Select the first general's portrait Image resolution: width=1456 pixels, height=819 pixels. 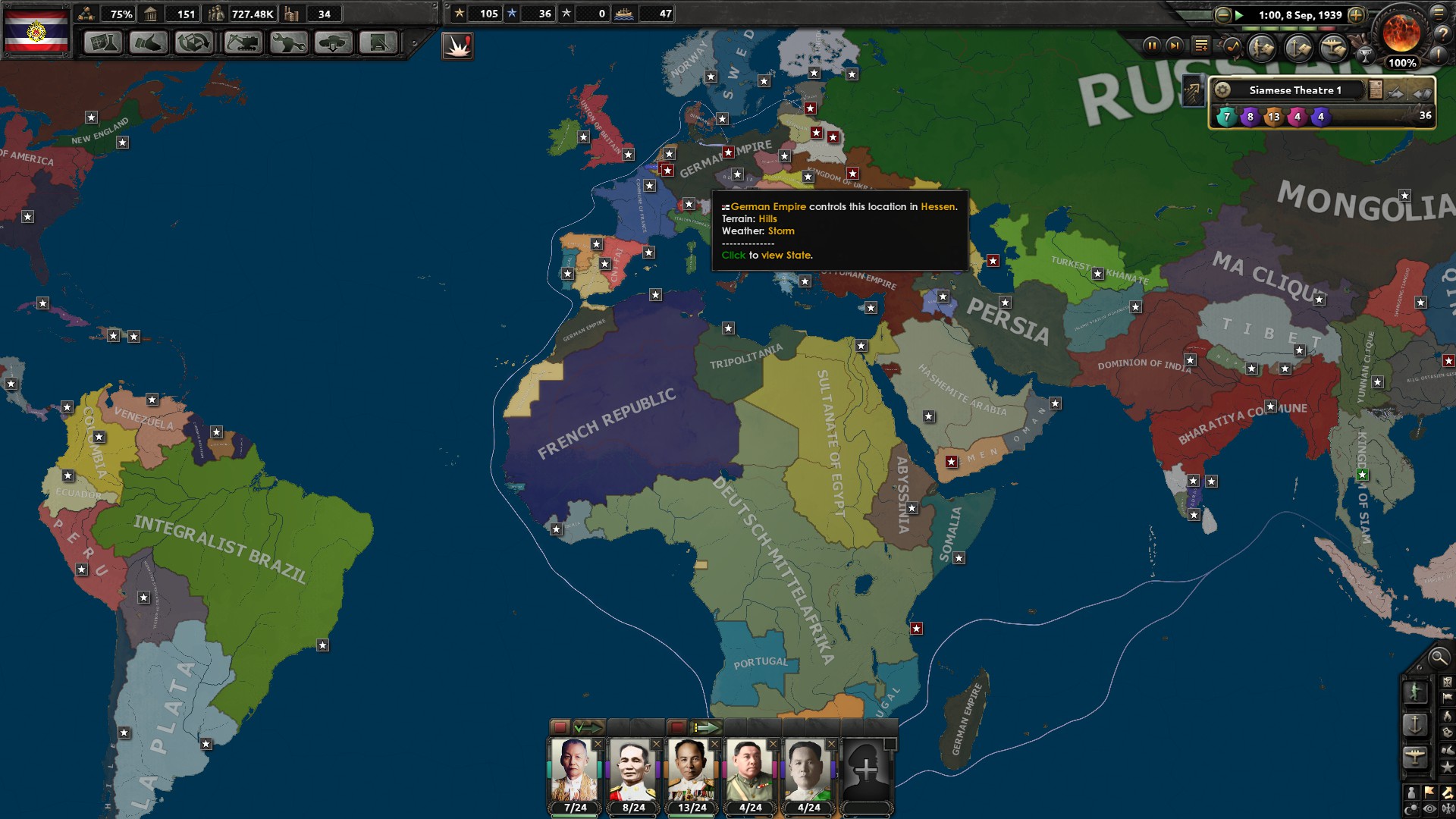[574, 768]
